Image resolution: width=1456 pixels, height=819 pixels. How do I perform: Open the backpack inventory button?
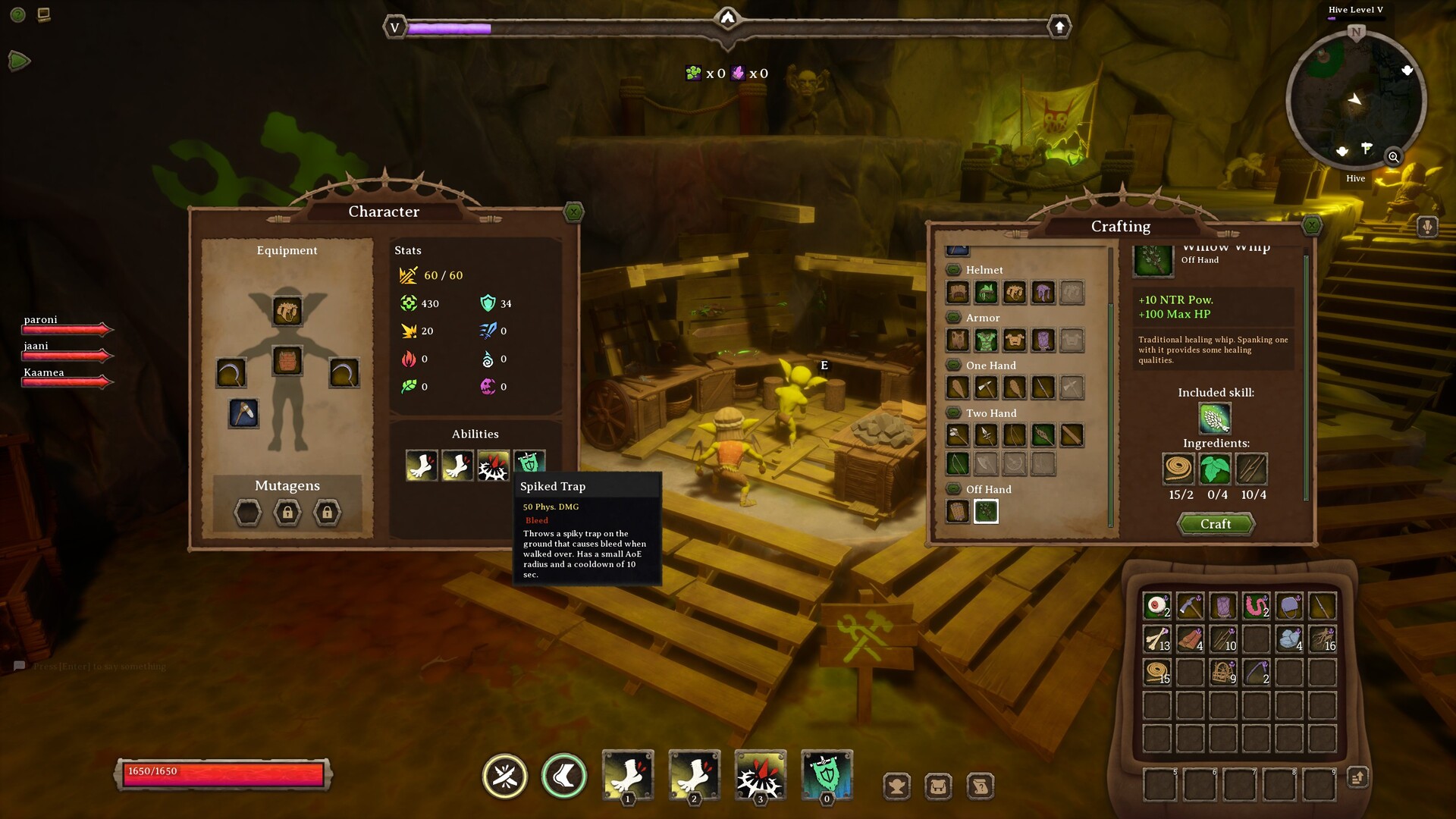pos(938,786)
